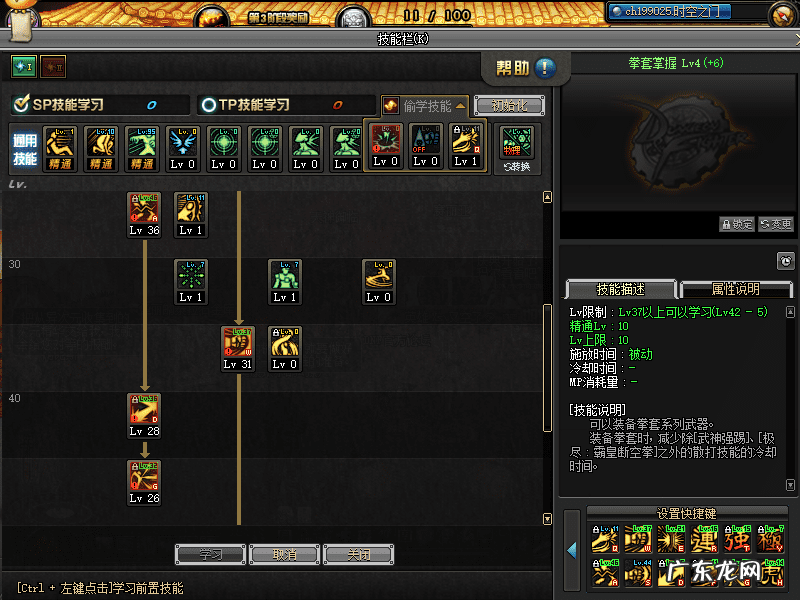Click the 锁定 lock button
Screen dimensions: 800x600
(x=737, y=225)
